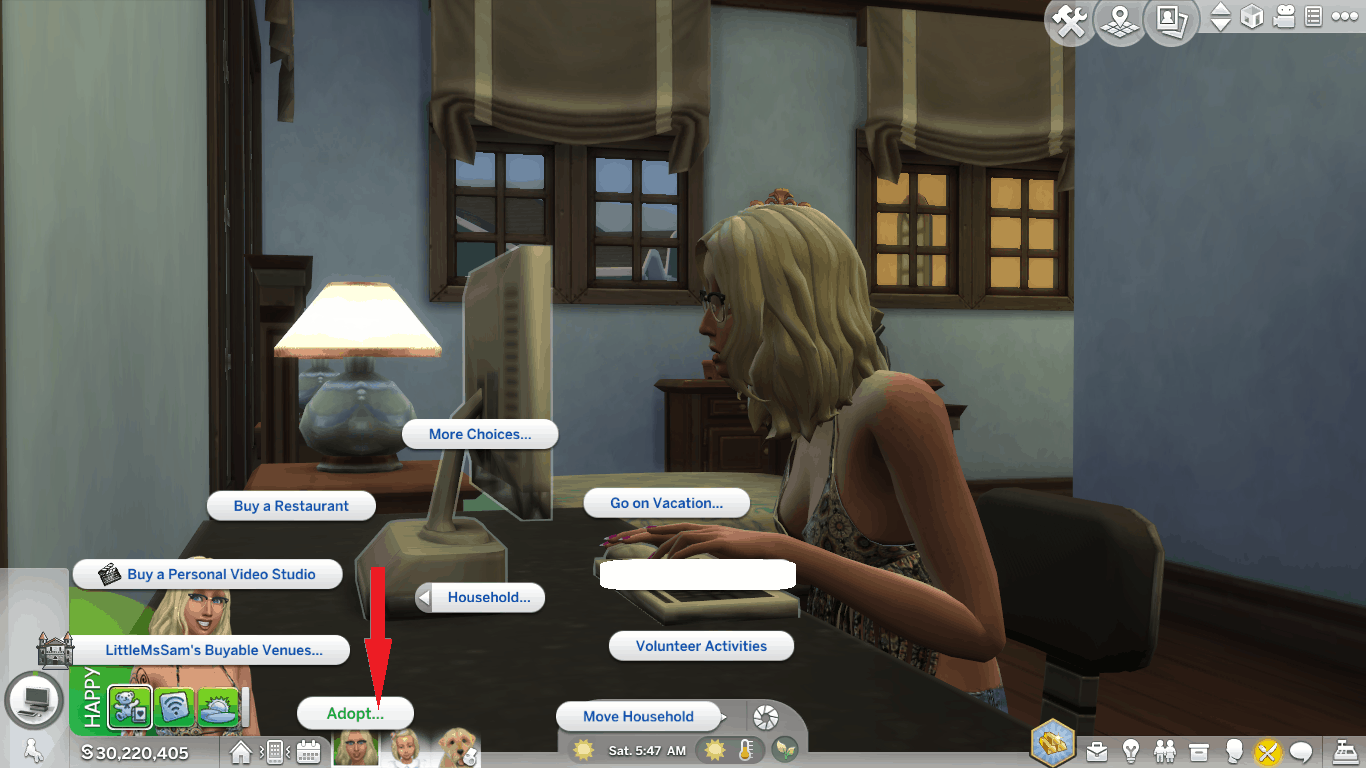Open the map view with the pin icon
1366x768 pixels.
1120,22
